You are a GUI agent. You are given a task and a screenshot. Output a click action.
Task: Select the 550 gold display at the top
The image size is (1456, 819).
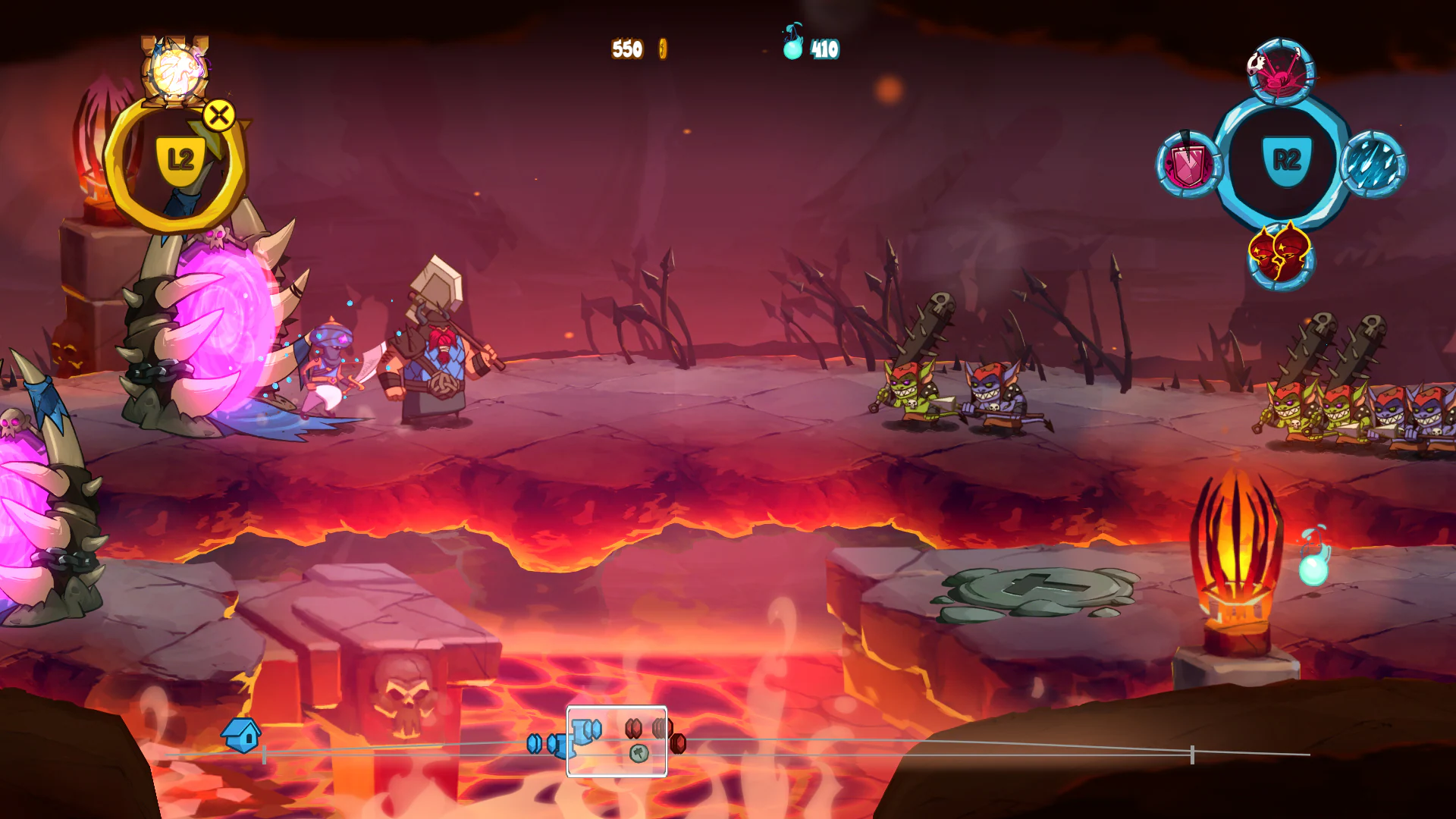point(628,48)
